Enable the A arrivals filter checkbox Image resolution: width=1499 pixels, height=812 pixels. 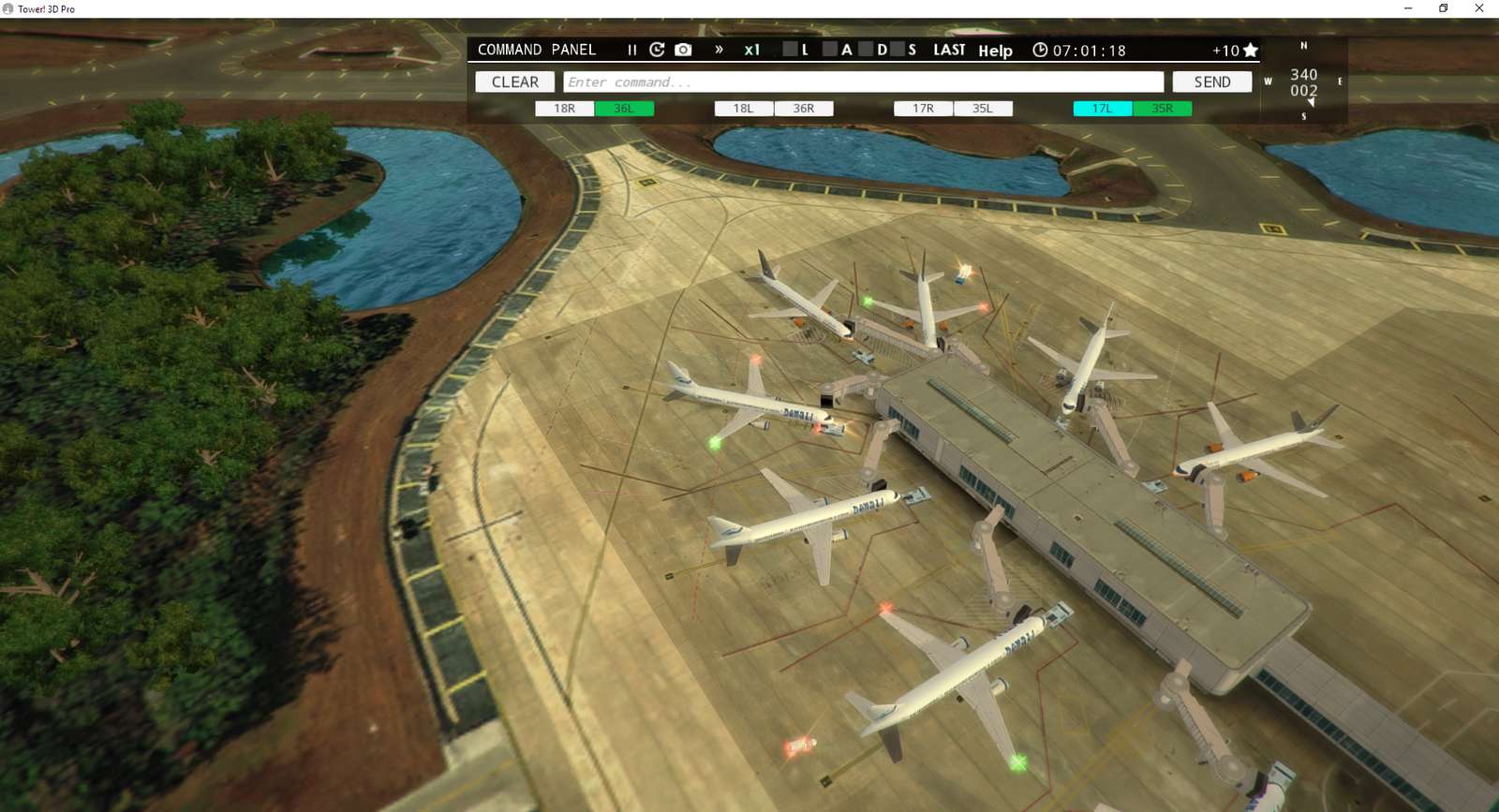pos(830,51)
